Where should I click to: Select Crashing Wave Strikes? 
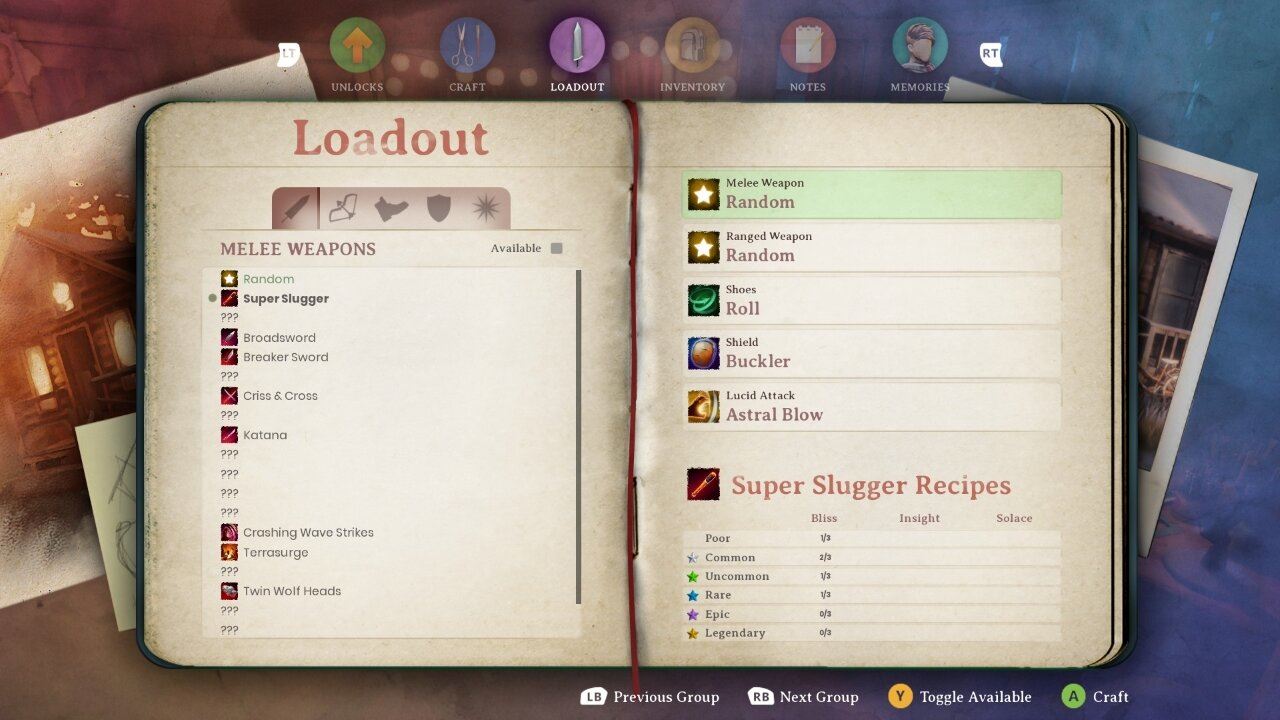[308, 532]
